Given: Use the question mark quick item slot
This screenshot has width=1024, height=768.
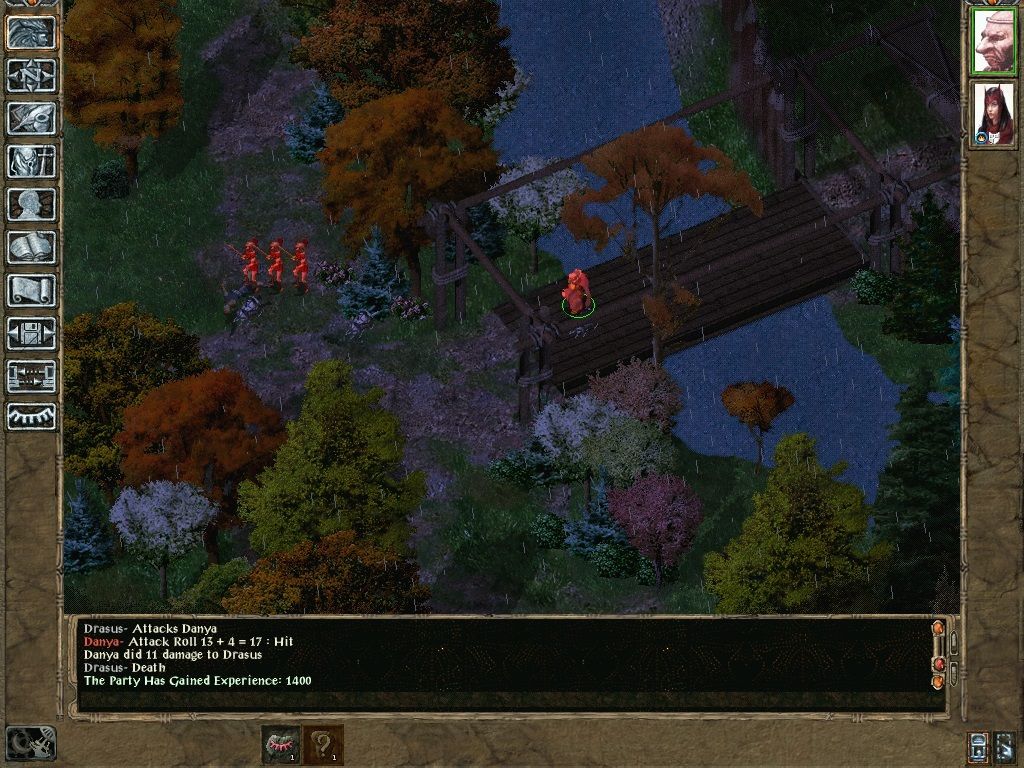Looking at the screenshot, I should pyautogui.click(x=323, y=745).
